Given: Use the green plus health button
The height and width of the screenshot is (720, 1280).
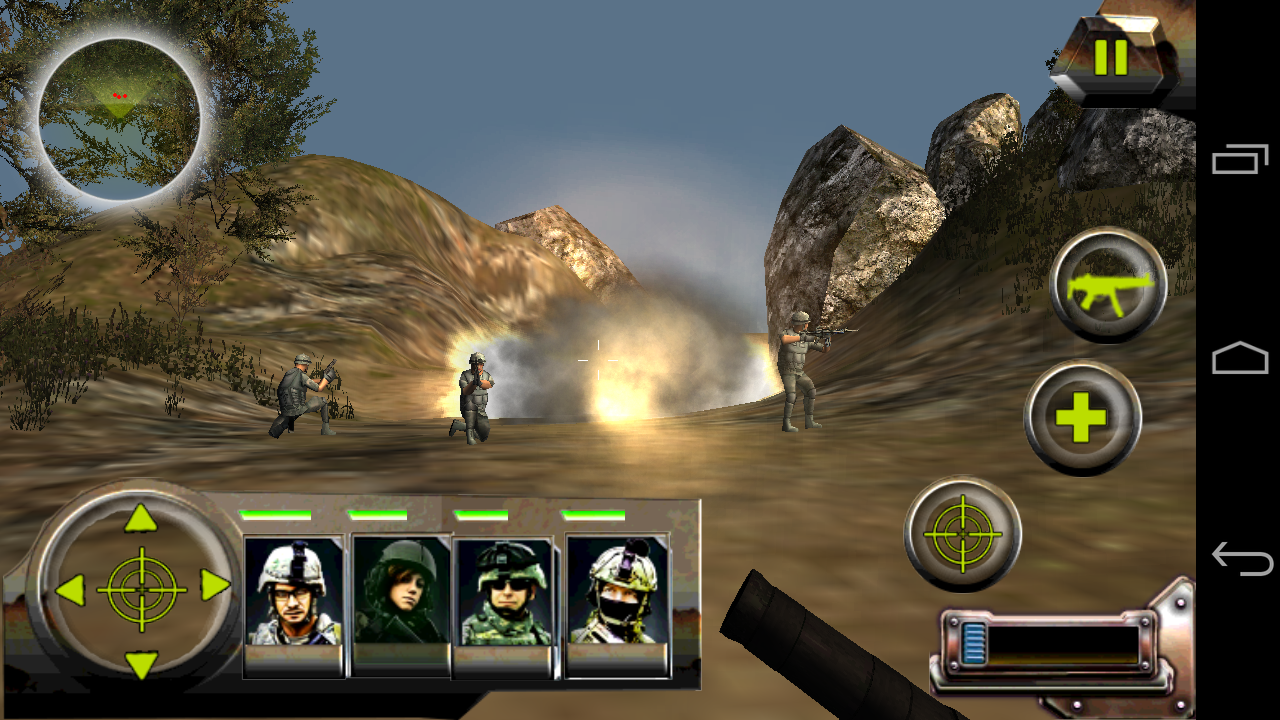Looking at the screenshot, I should tap(1082, 418).
